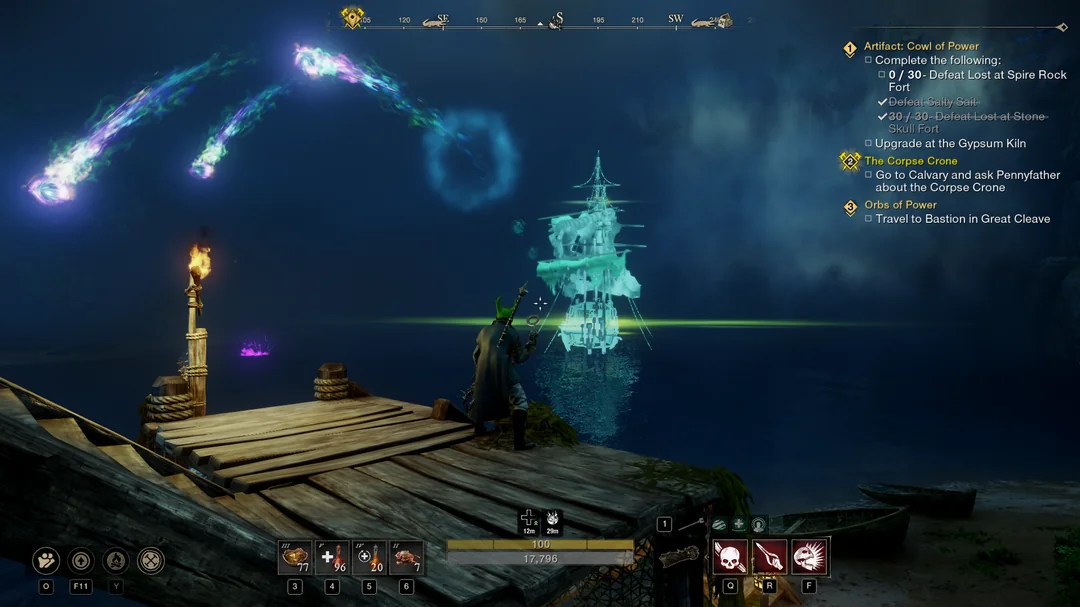Screen dimensions: 1080x607
Task: Select the consumable slot showing 7
Action: click(406, 558)
